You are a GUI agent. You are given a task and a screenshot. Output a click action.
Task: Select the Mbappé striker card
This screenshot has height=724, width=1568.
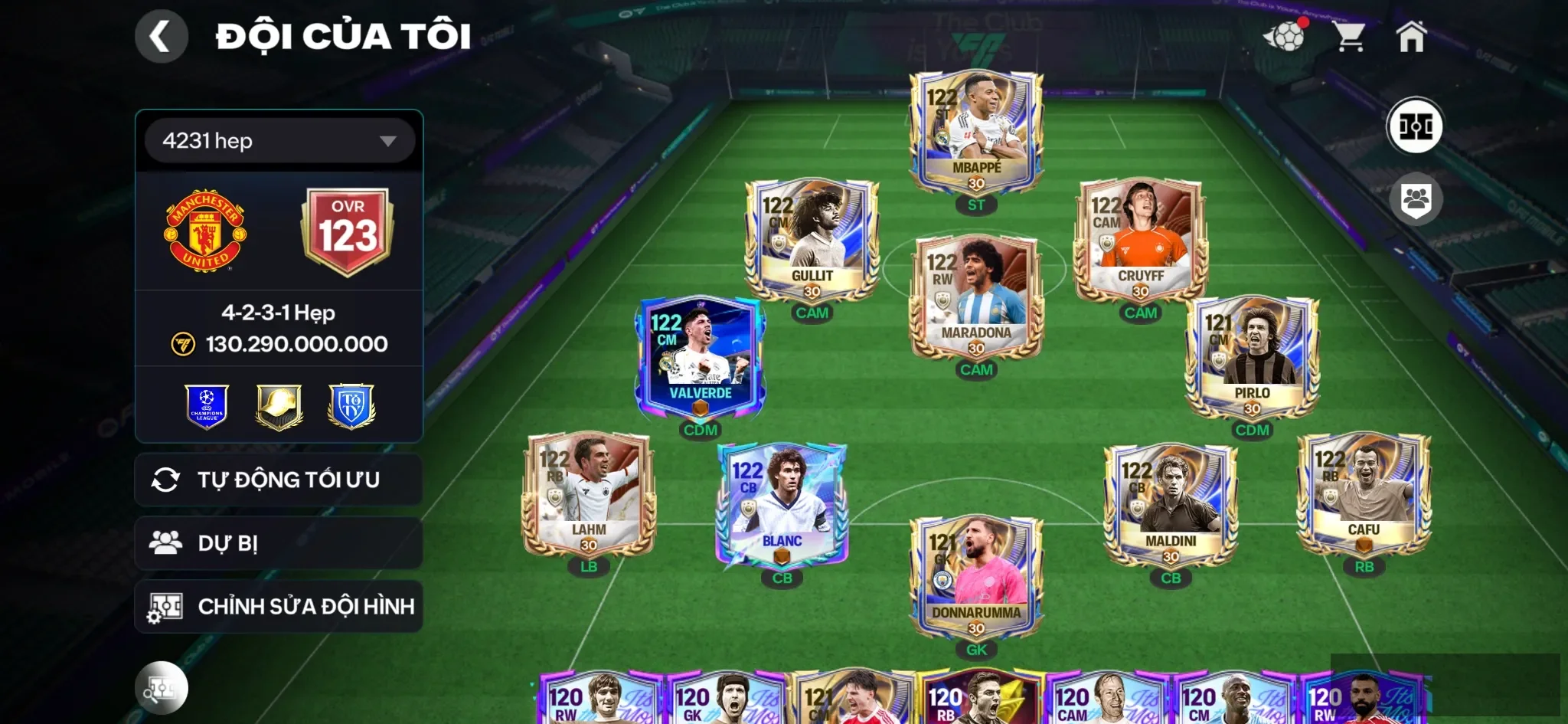978,130
